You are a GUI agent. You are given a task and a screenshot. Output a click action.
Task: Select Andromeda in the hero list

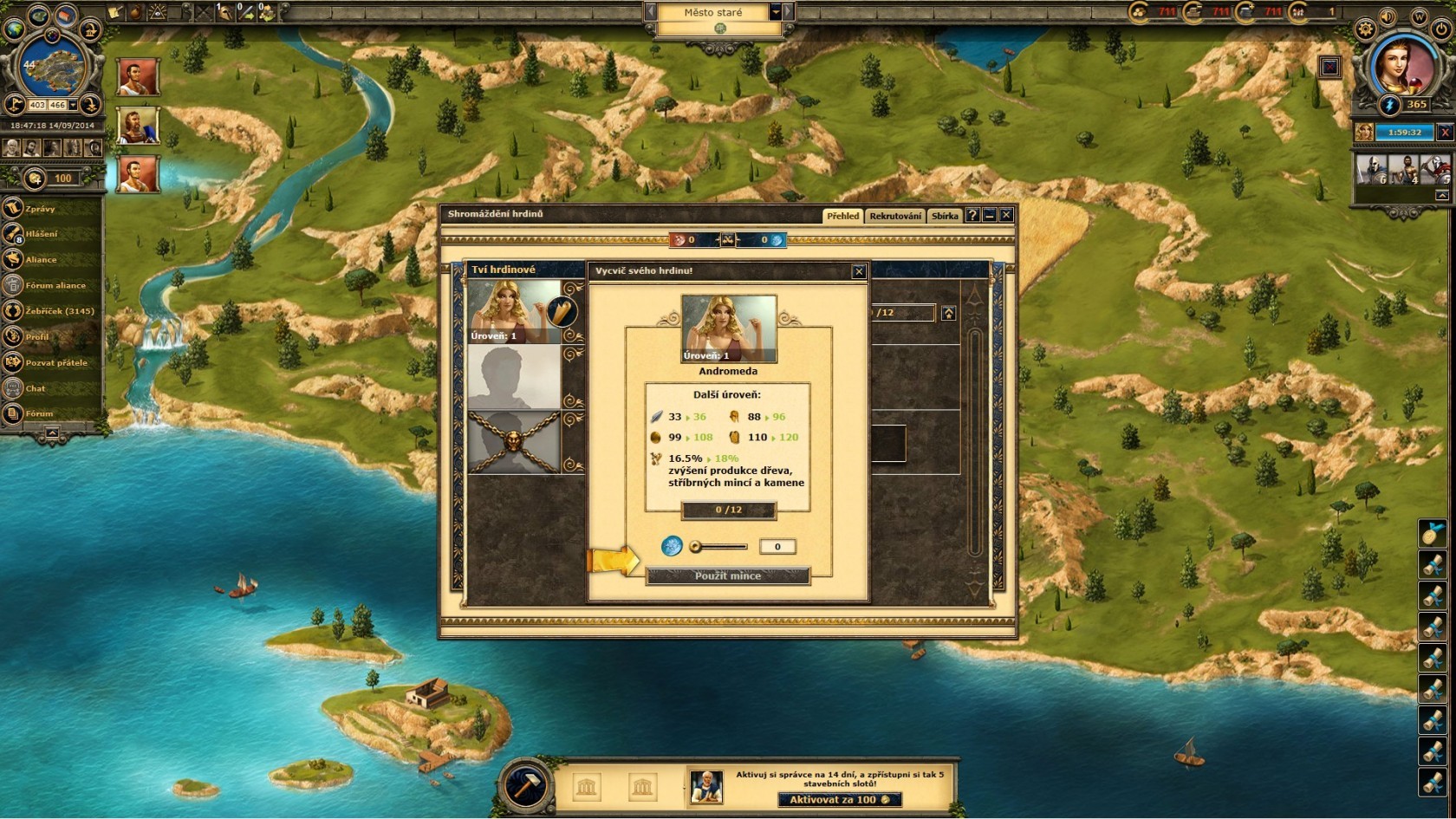click(x=515, y=312)
